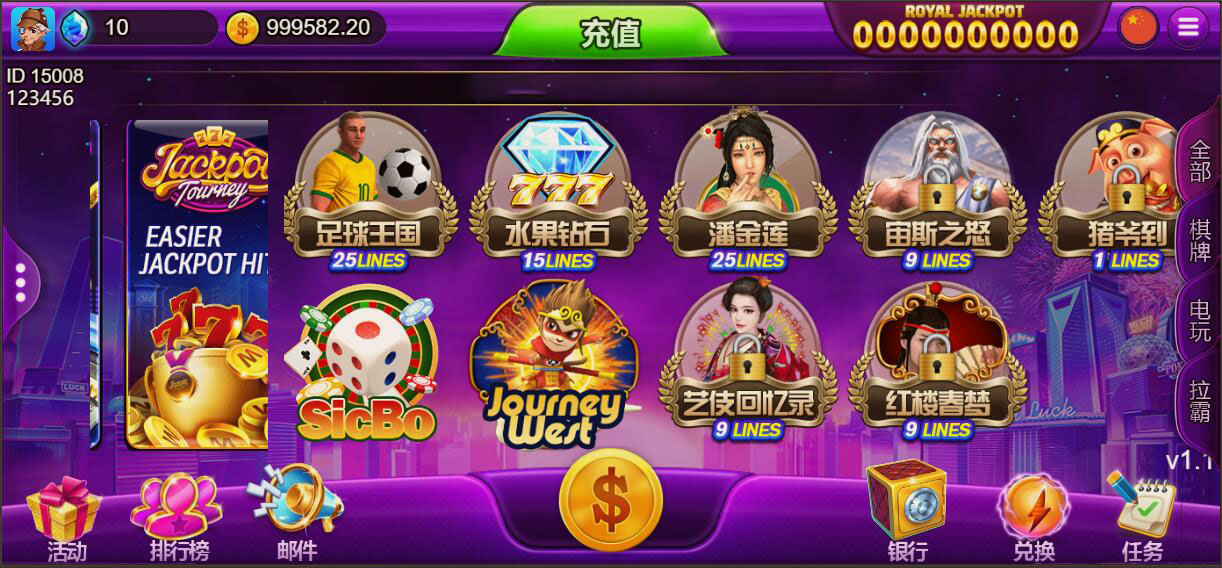
Task: Open the hamburger menu button
Action: [x=1188, y=28]
